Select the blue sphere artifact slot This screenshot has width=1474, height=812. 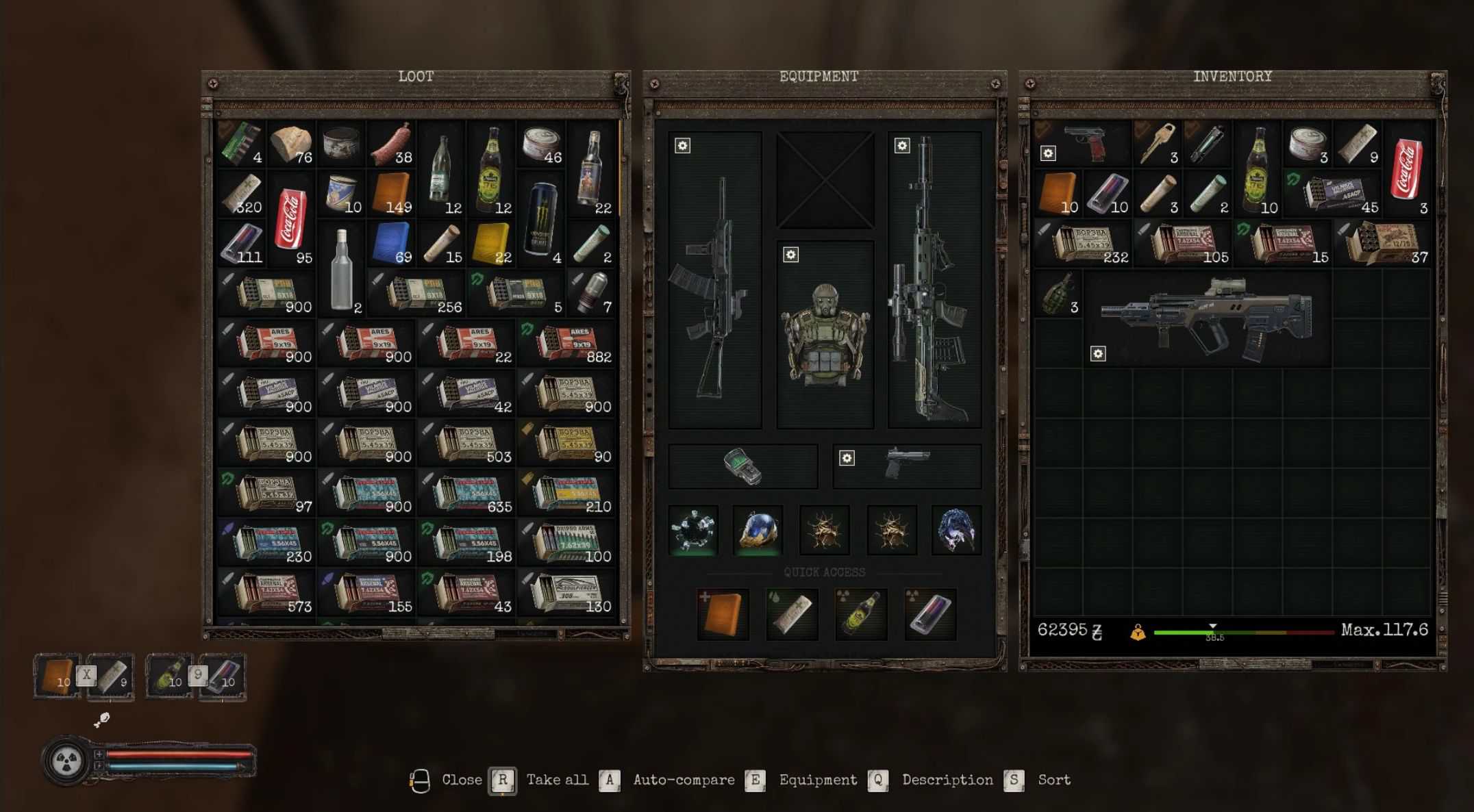click(758, 530)
